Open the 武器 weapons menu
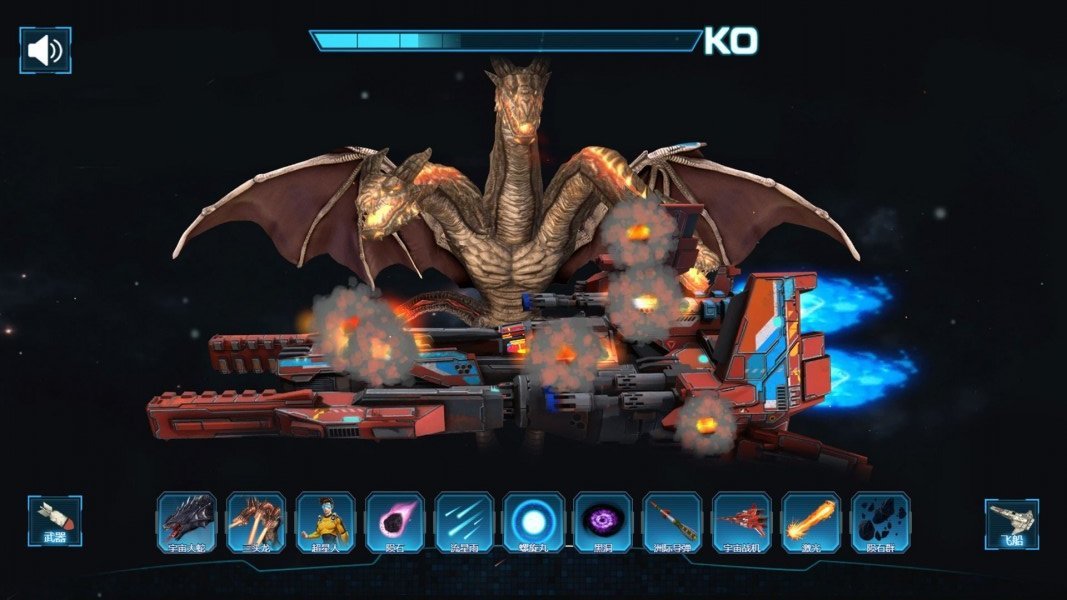This screenshot has height=600, width=1067. click(x=55, y=521)
